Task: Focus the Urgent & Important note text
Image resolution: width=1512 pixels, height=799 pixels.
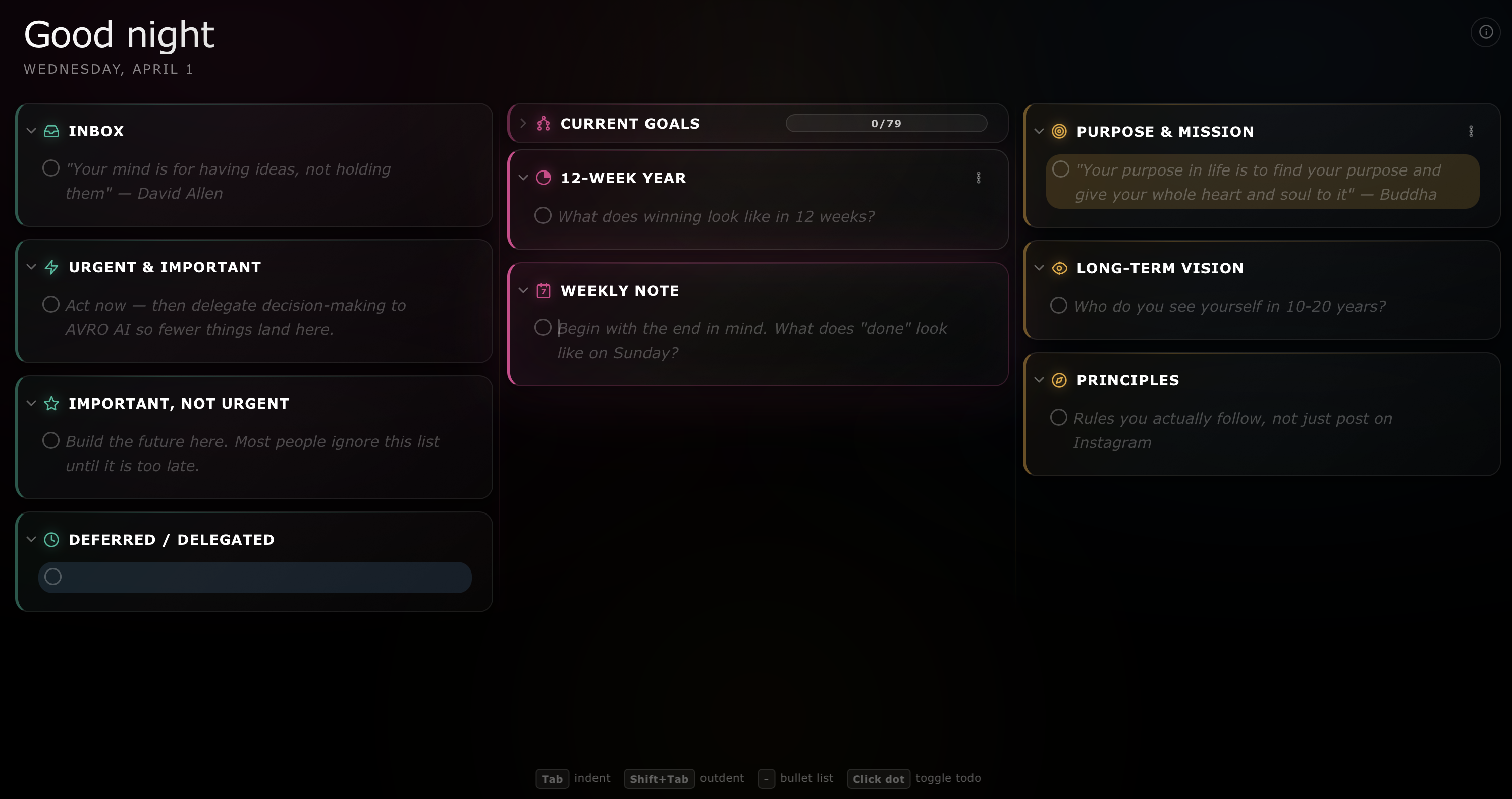Action: click(235, 317)
